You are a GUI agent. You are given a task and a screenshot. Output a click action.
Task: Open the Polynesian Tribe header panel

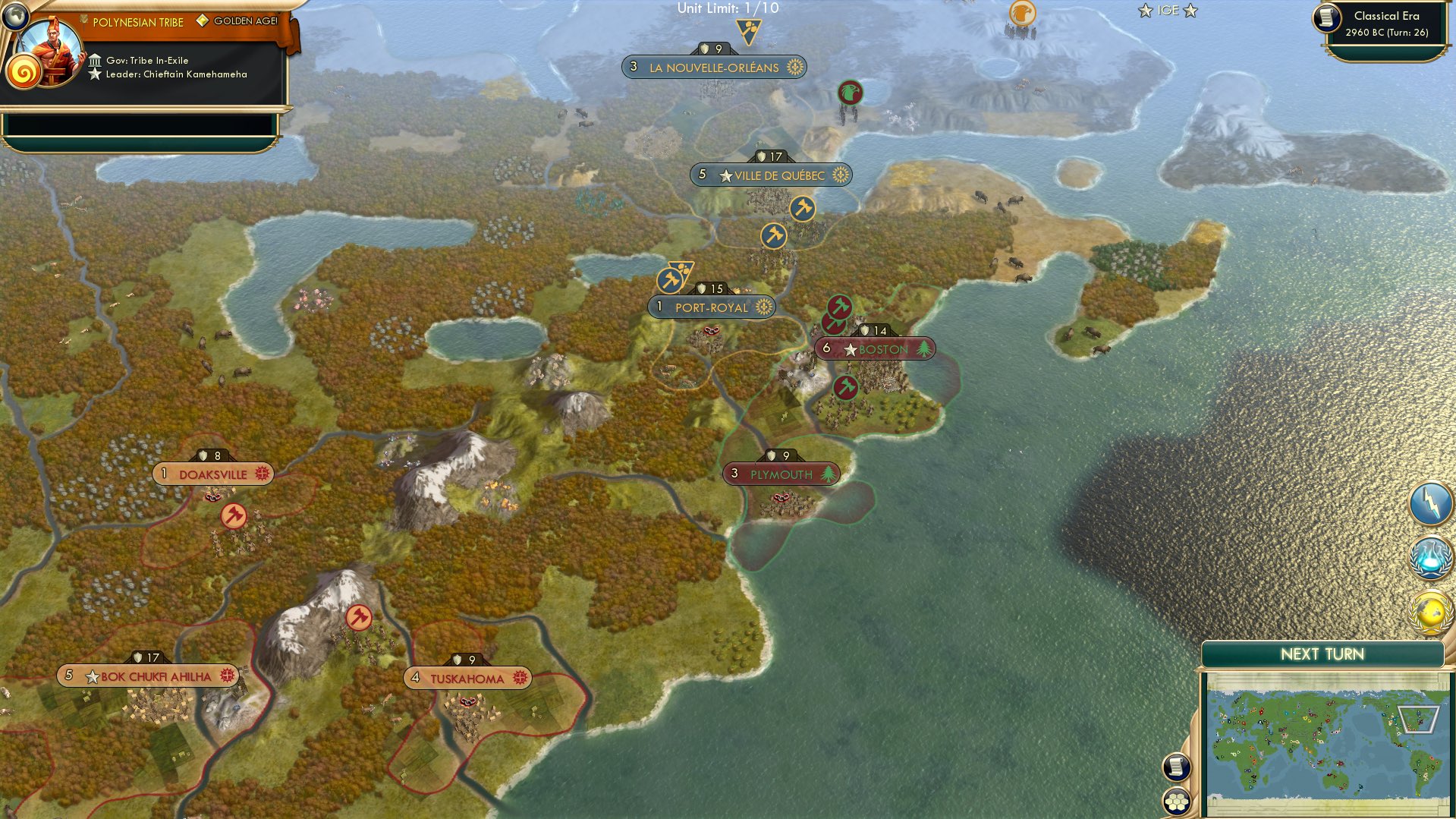coord(137,22)
